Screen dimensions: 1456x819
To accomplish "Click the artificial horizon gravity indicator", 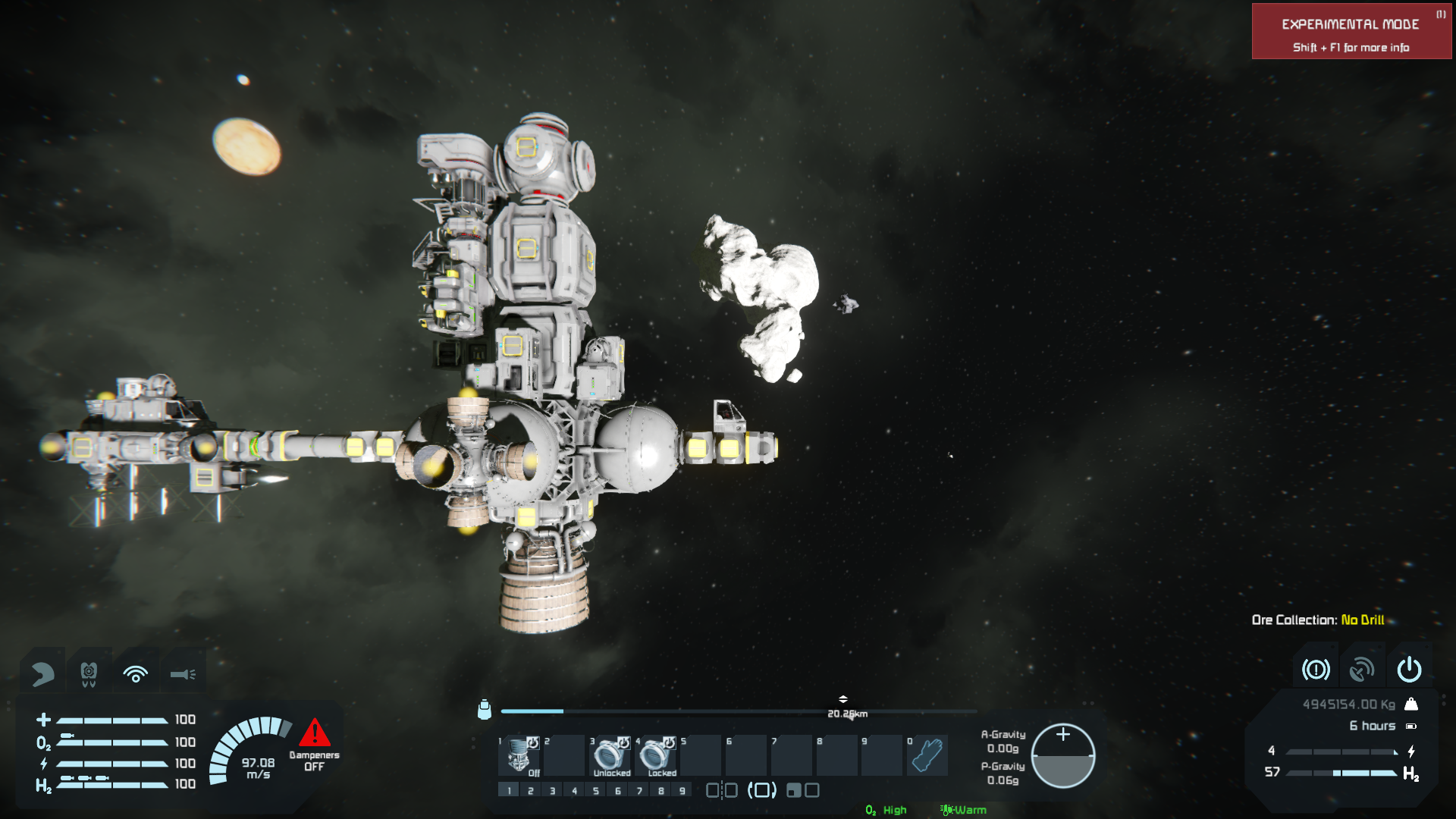I will coord(1063,756).
